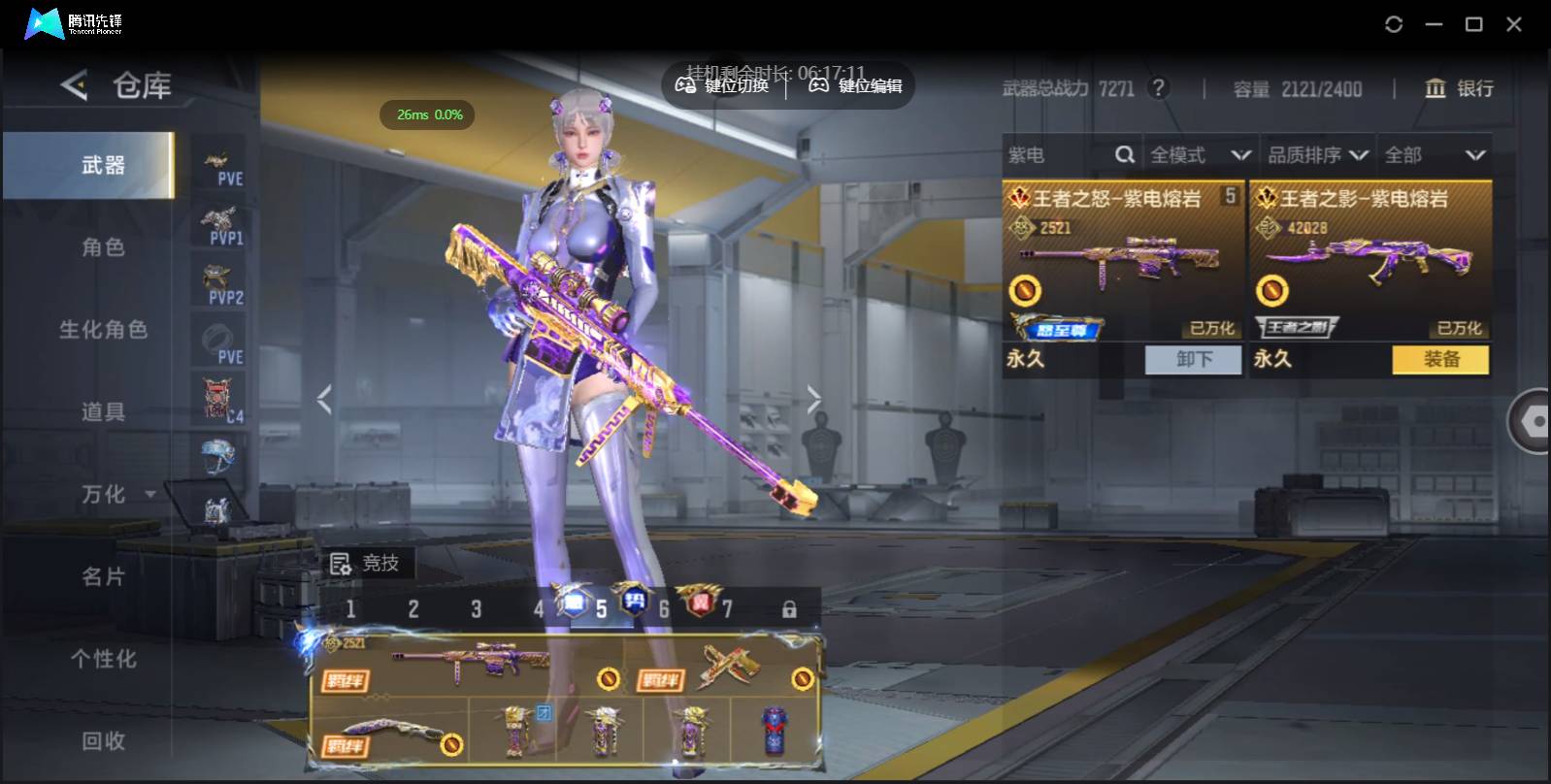Go to the 回收 recycle tab

[102, 741]
